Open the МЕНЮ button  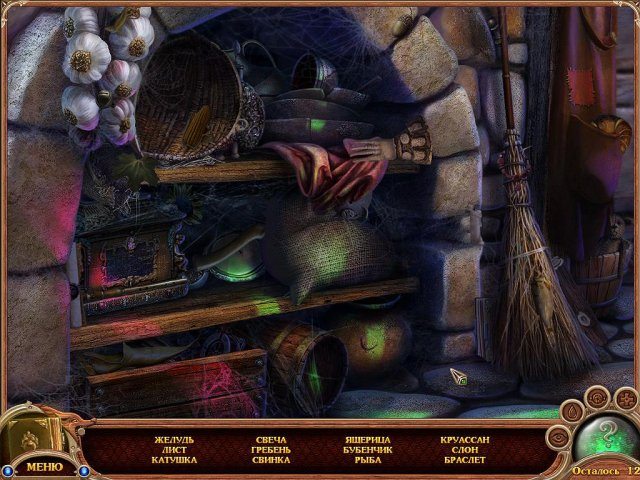(44, 466)
